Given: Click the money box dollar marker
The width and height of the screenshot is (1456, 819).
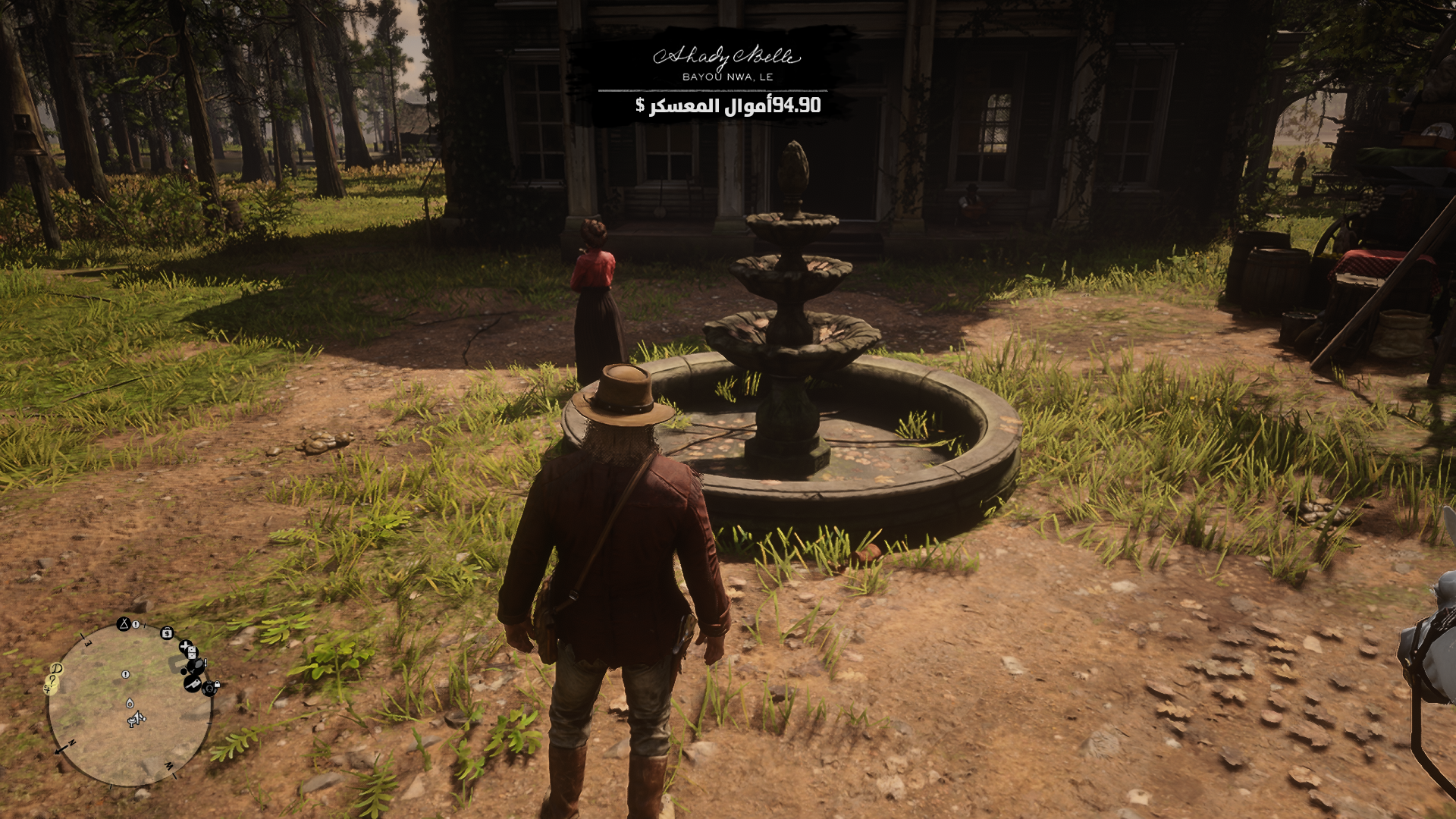Looking at the screenshot, I should pos(167,633).
